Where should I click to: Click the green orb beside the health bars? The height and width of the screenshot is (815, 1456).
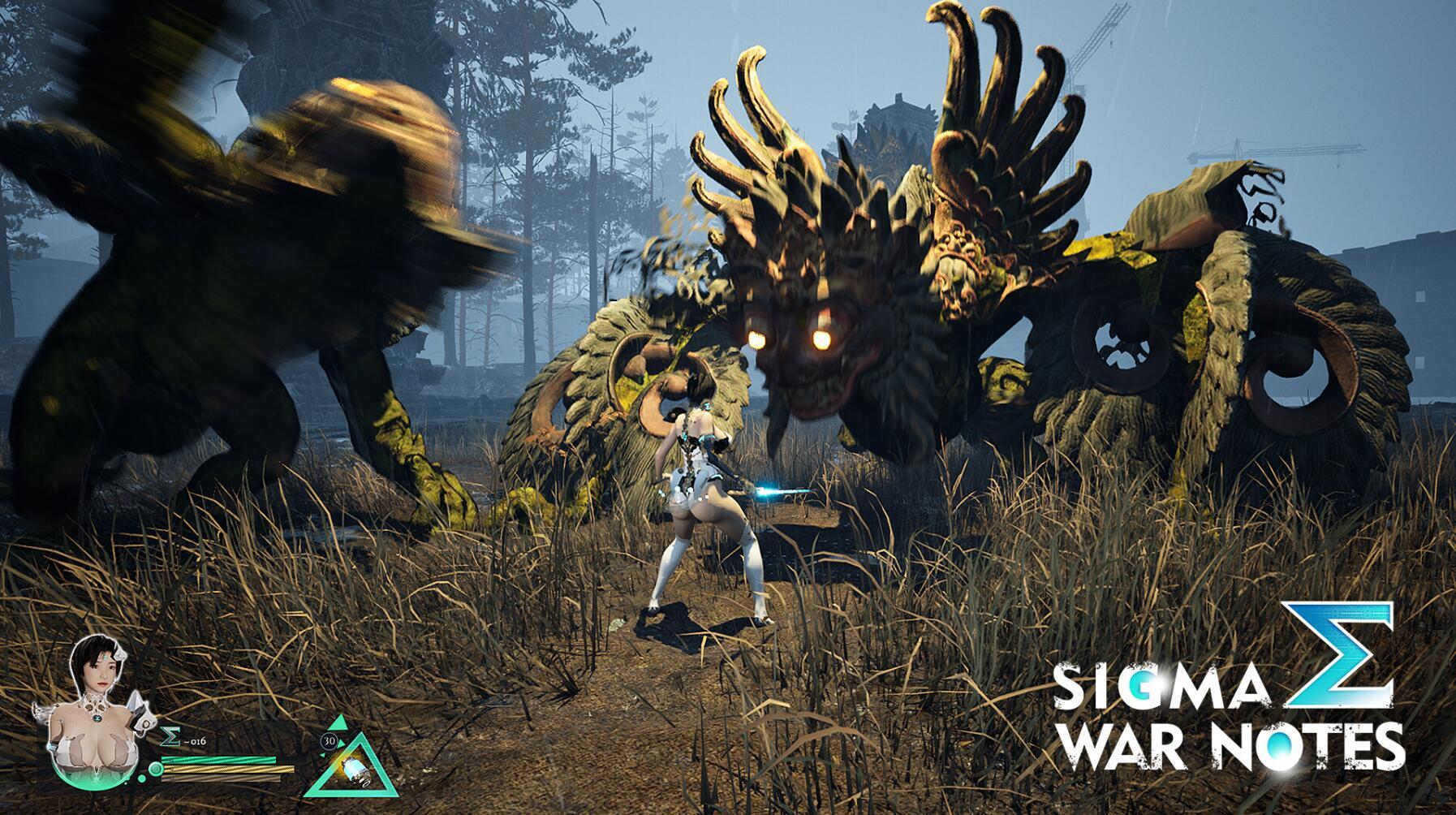(155, 770)
